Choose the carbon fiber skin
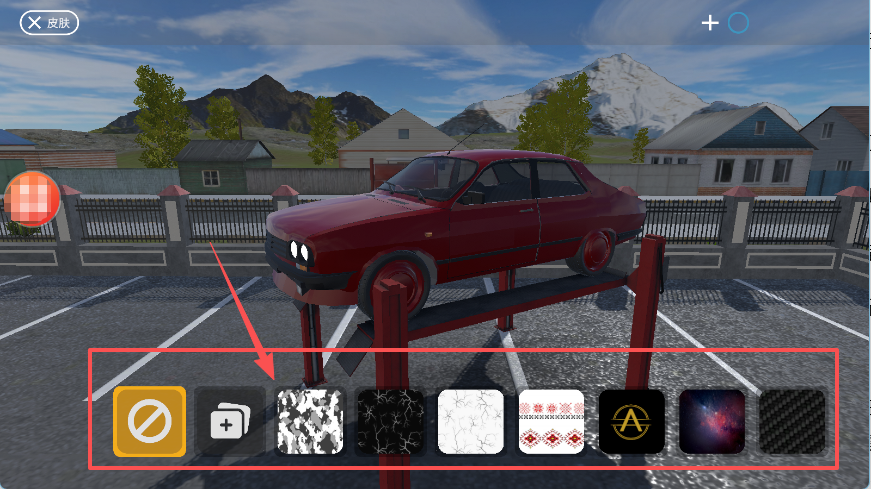The width and height of the screenshot is (871, 489). [x=793, y=422]
